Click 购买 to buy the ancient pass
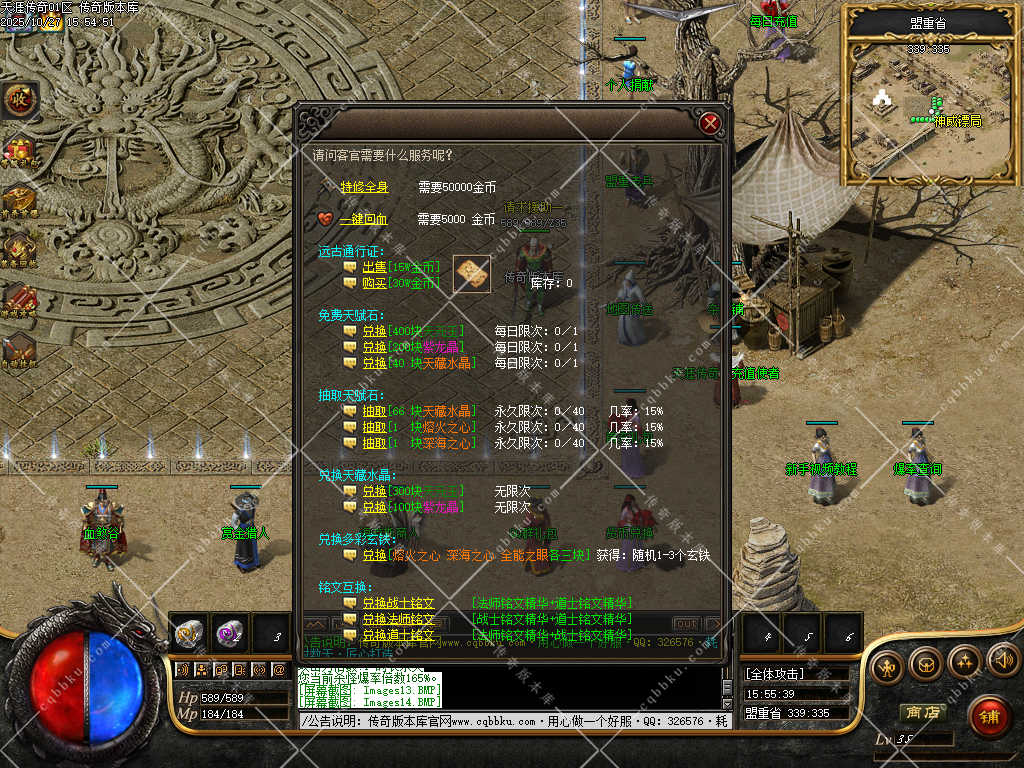 point(374,283)
